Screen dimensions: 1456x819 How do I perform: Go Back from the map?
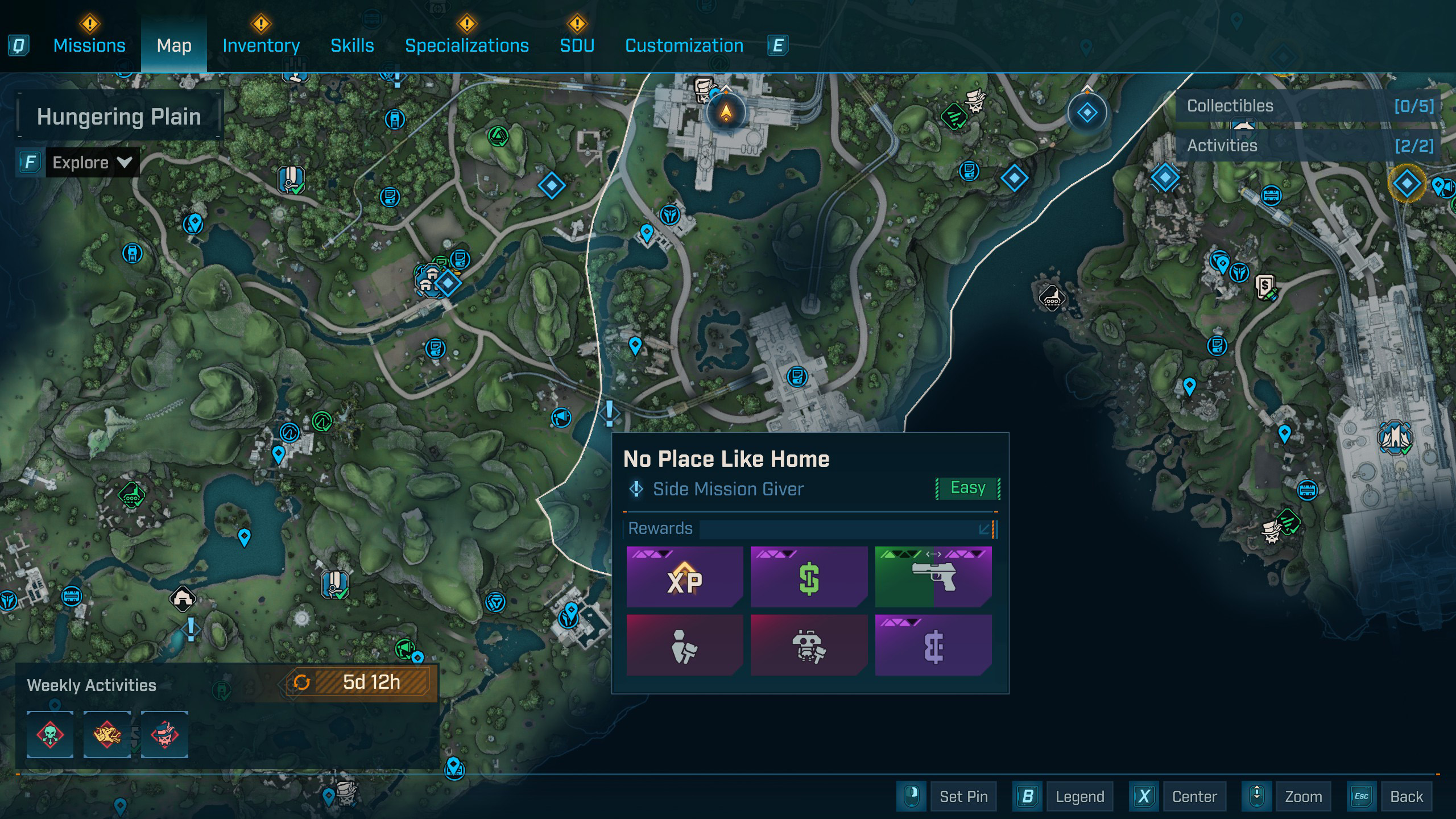click(x=1406, y=797)
